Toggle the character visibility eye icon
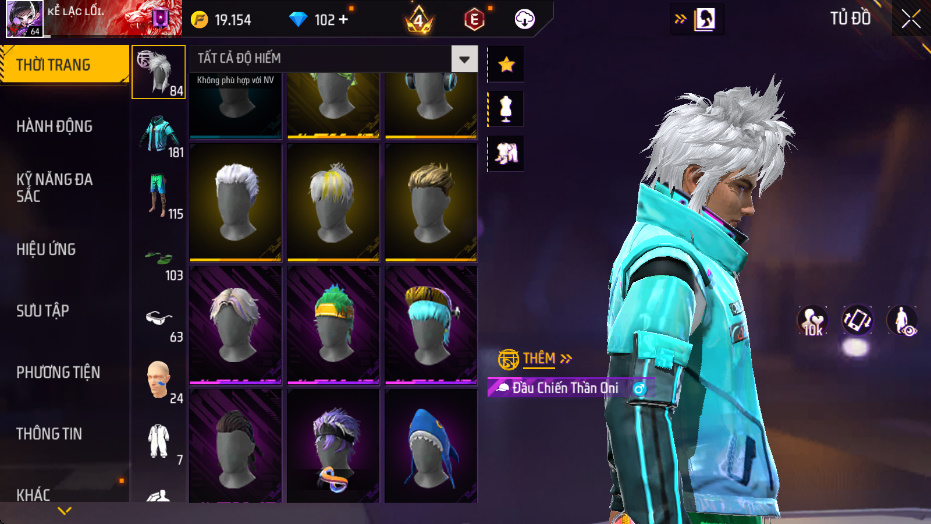 [902, 321]
